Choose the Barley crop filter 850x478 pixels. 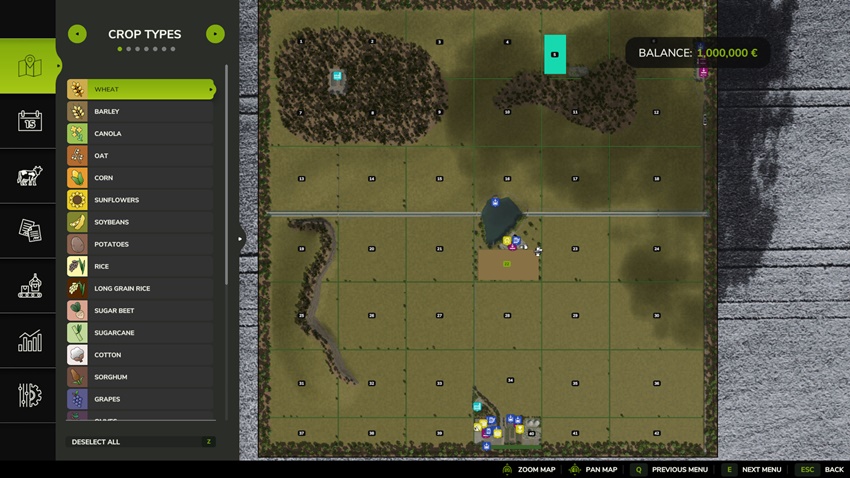[x=140, y=112]
